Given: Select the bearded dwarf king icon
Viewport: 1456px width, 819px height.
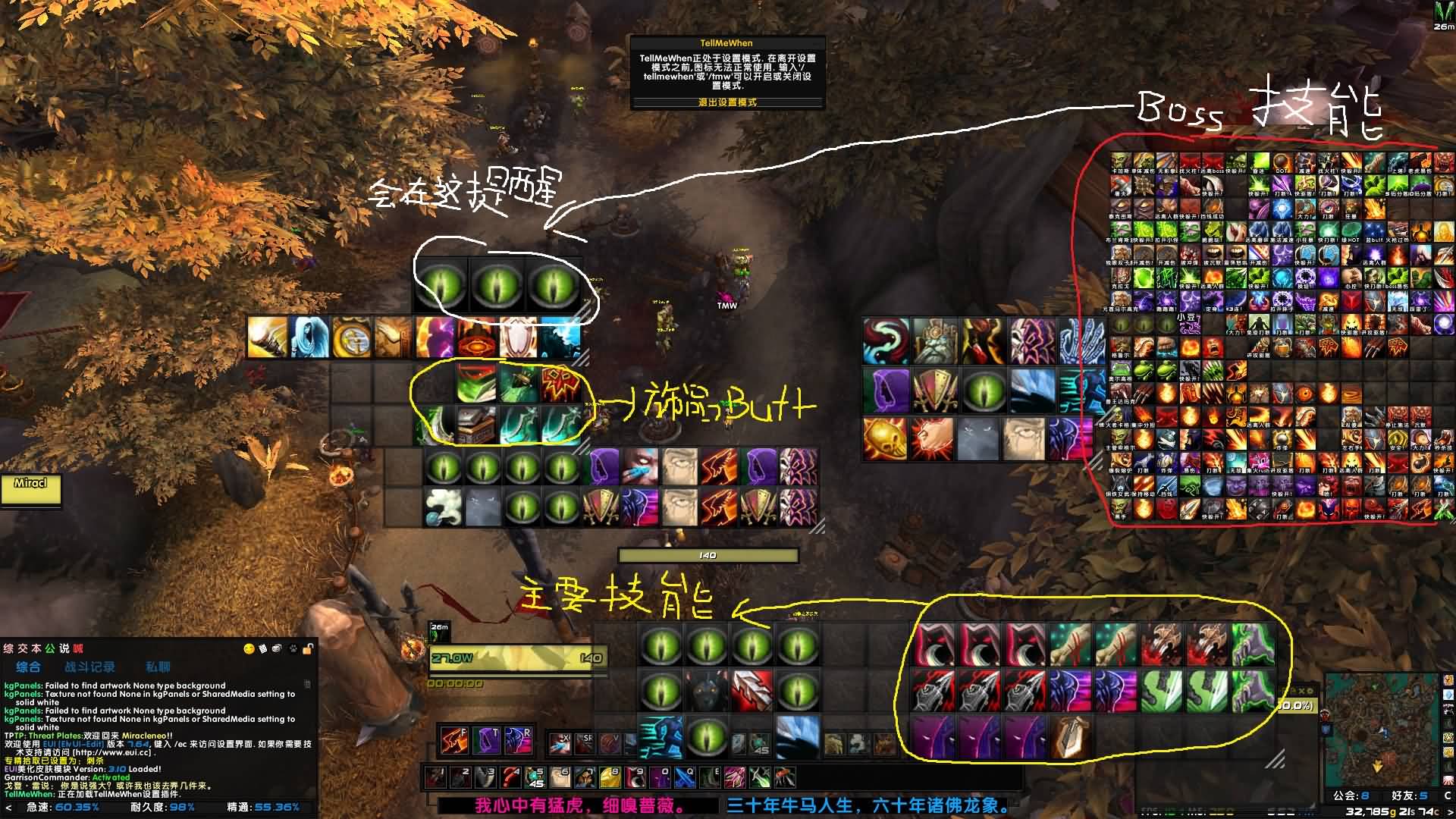Looking at the screenshot, I should point(934,340).
